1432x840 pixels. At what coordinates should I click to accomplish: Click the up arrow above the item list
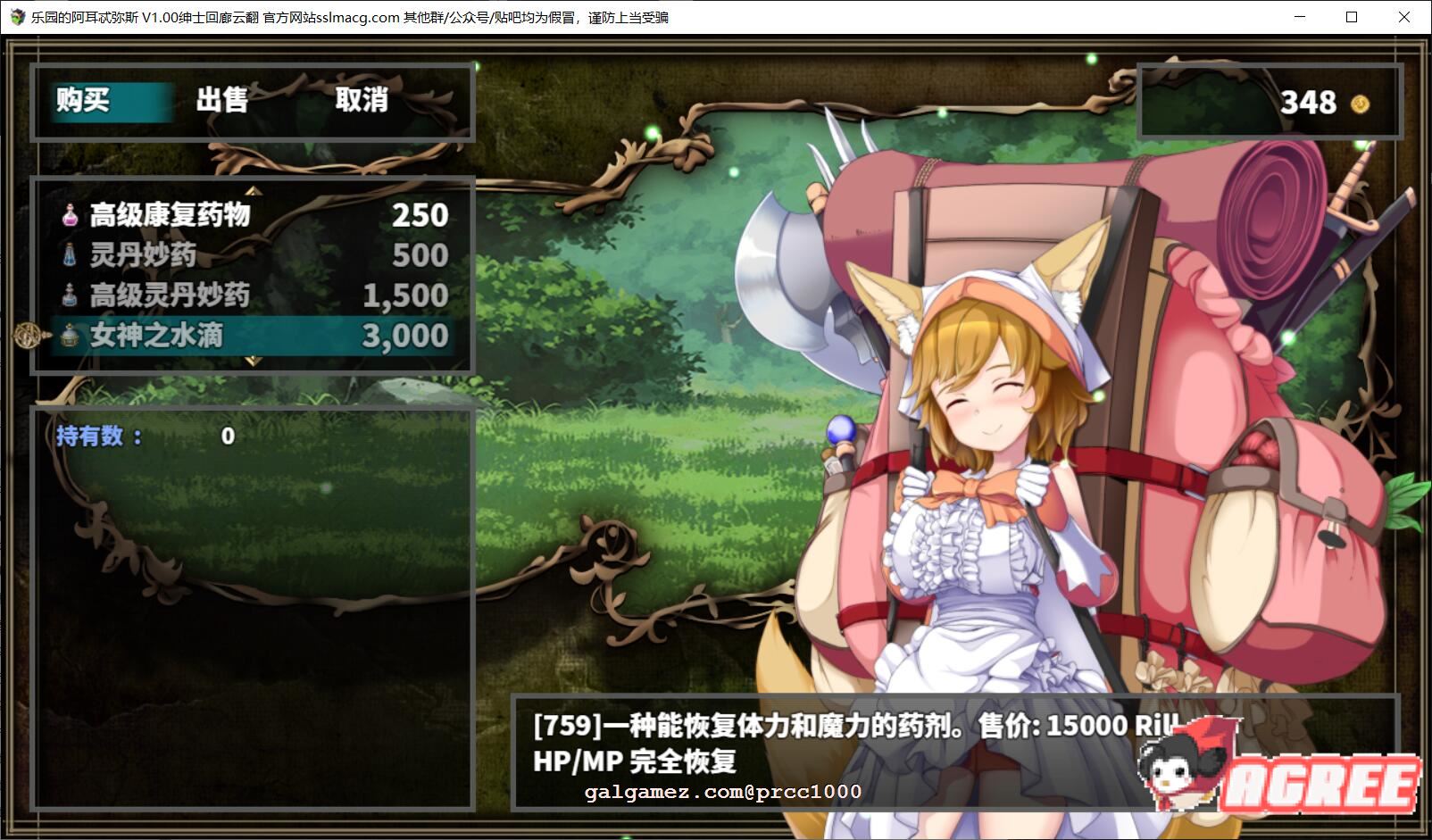[x=253, y=189]
